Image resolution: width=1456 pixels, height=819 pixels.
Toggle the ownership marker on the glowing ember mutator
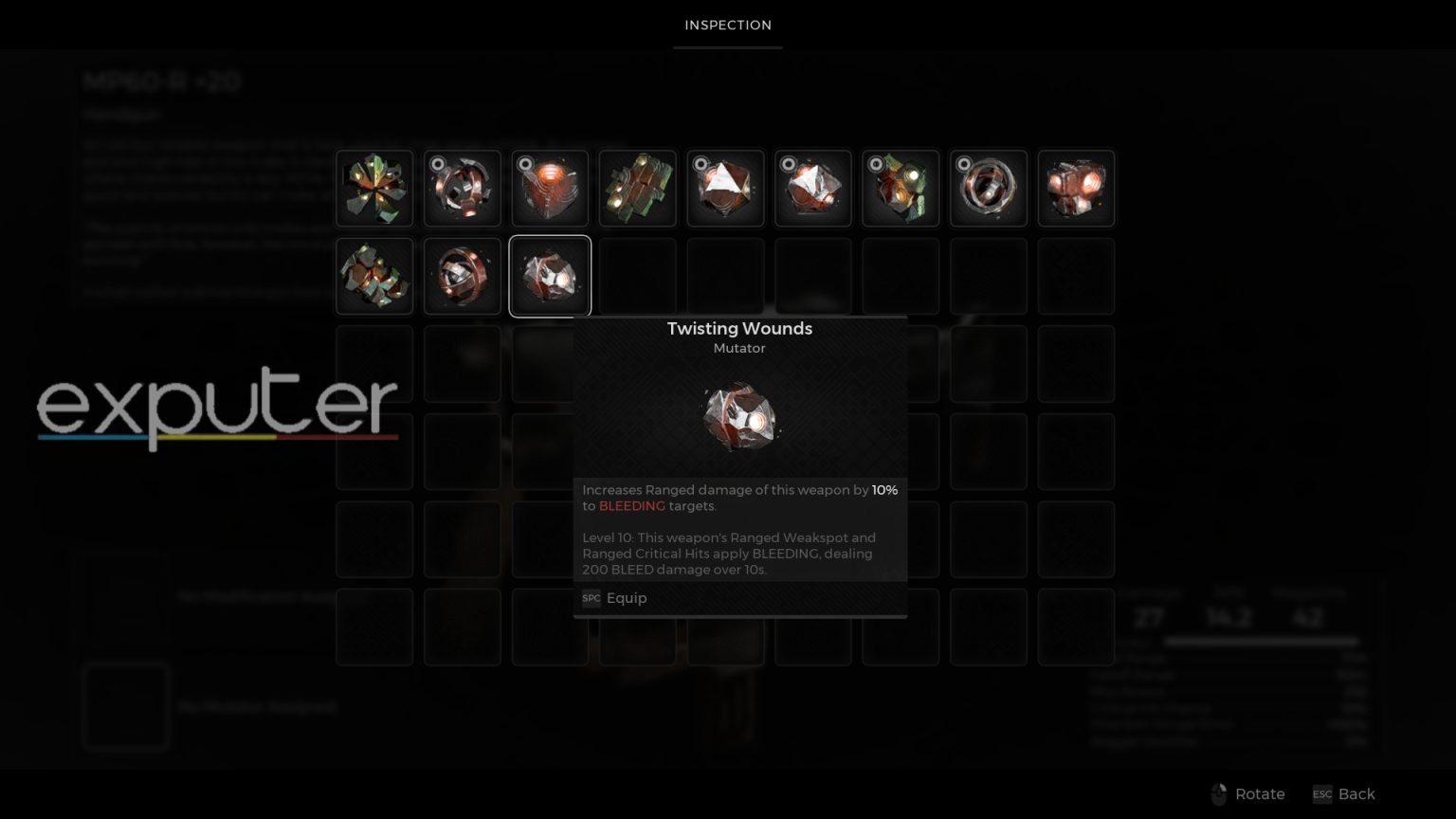[524, 163]
